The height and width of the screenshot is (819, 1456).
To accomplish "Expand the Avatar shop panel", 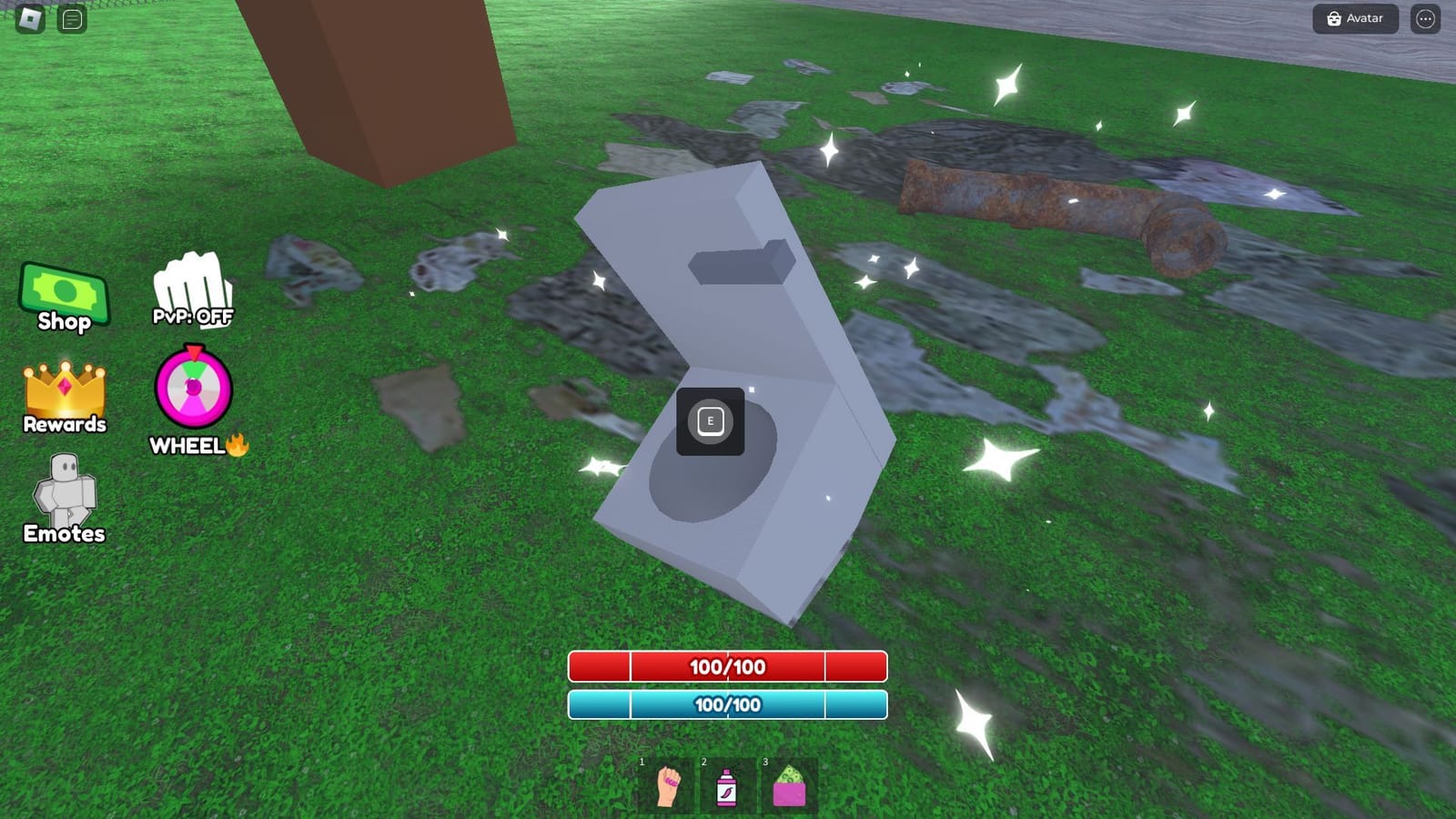I will (x=1355, y=18).
